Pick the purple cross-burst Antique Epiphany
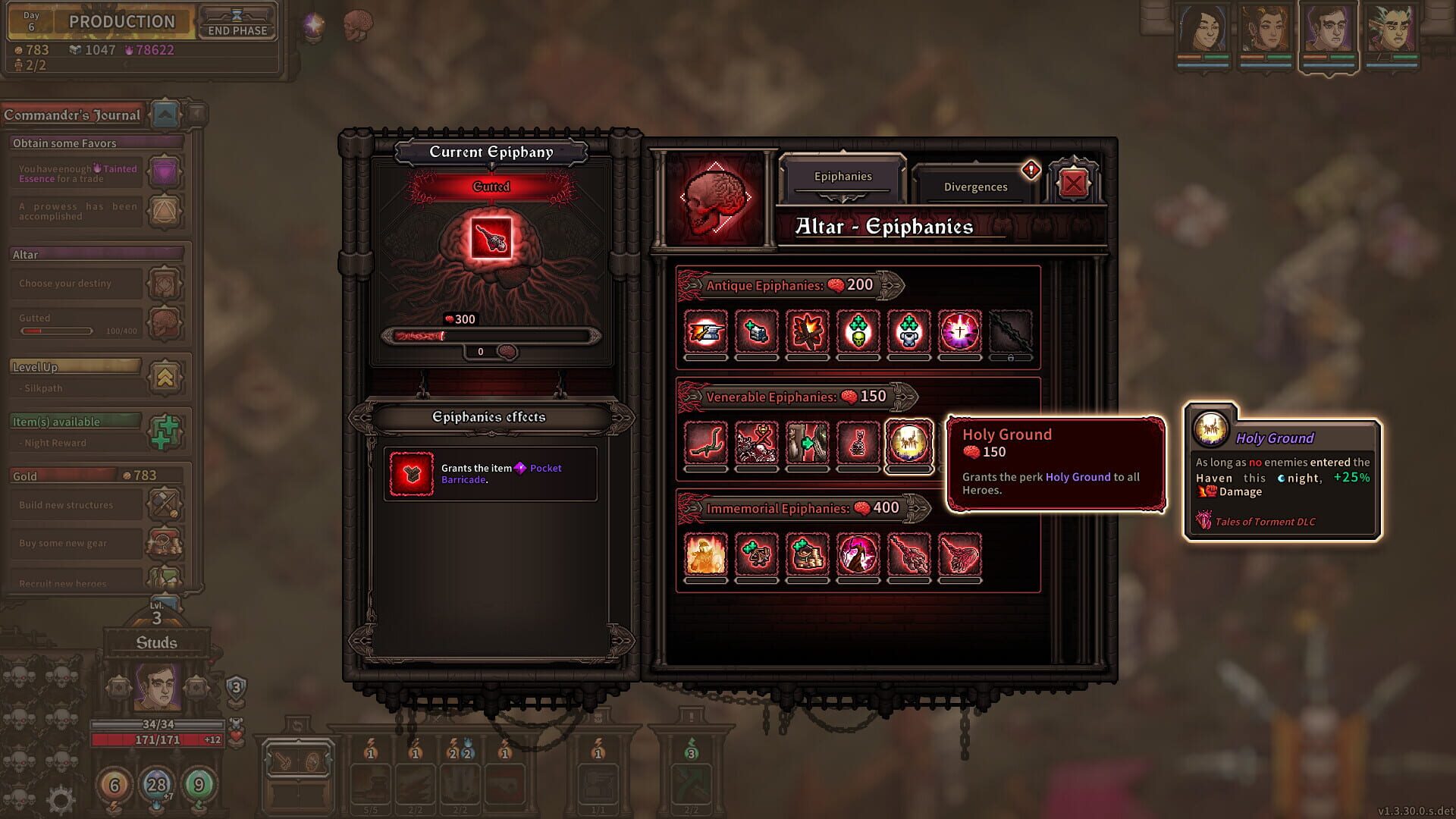The height and width of the screenshot is (819, 1456). tap(959, 331)
